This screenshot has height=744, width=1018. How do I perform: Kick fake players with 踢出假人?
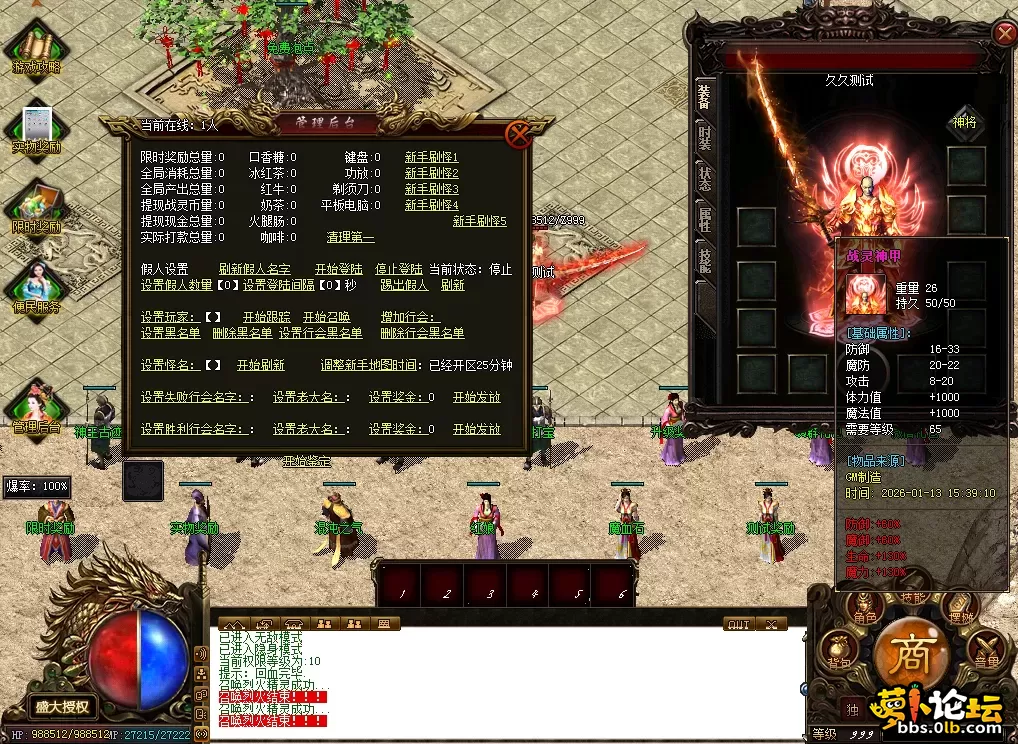[x=404, y=285]
